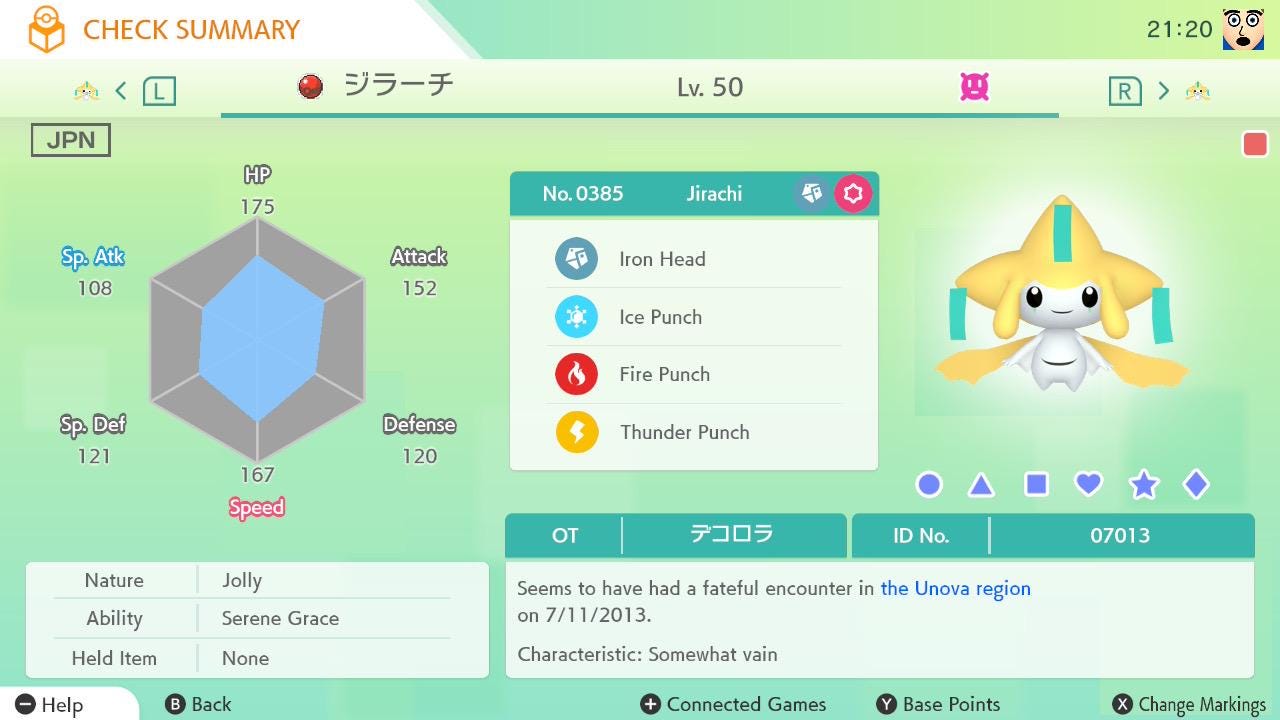Image resolution: width=1280 pixels, height=720 pixels.
Task: Go to the previous Pokémon arrow
Action: 121,91
